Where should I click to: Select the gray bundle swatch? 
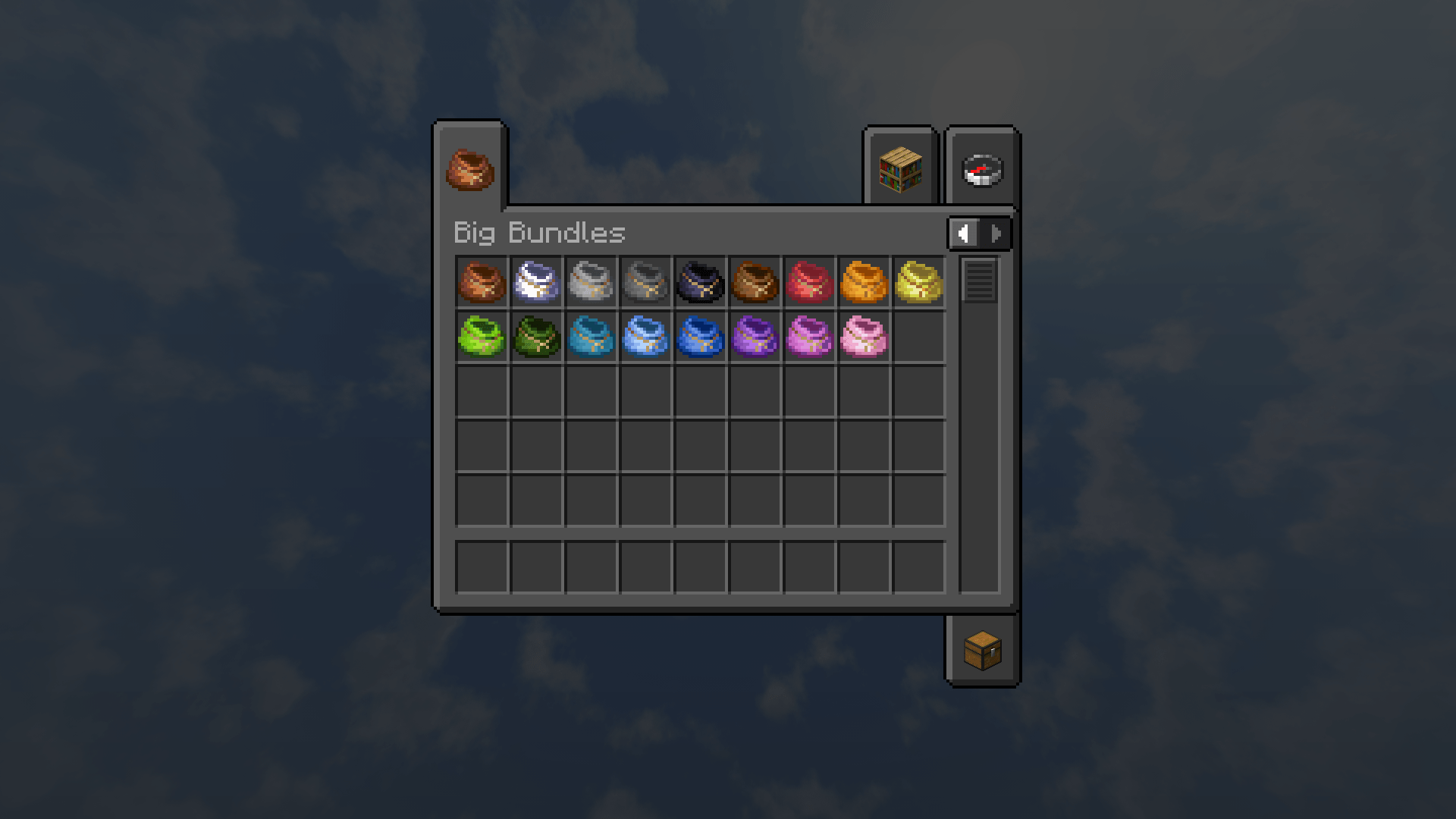(645, 282)
